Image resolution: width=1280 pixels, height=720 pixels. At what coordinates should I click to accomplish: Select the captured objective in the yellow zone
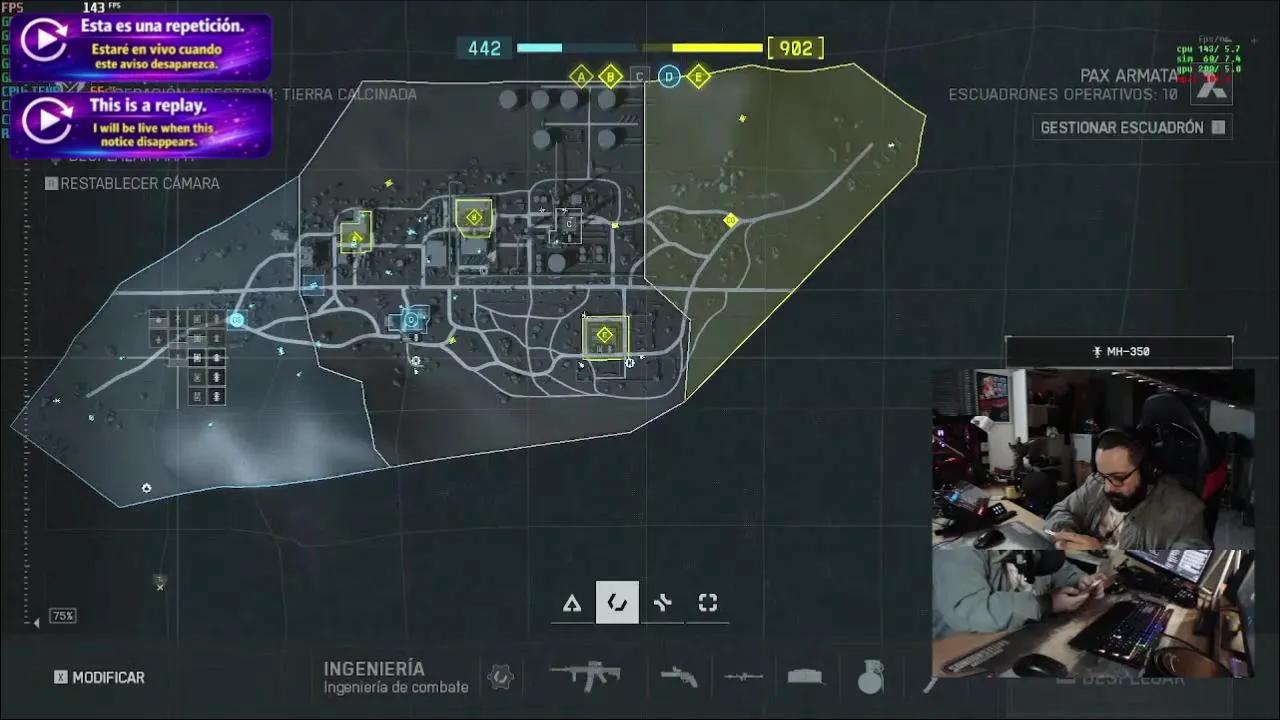click(729, 220)
